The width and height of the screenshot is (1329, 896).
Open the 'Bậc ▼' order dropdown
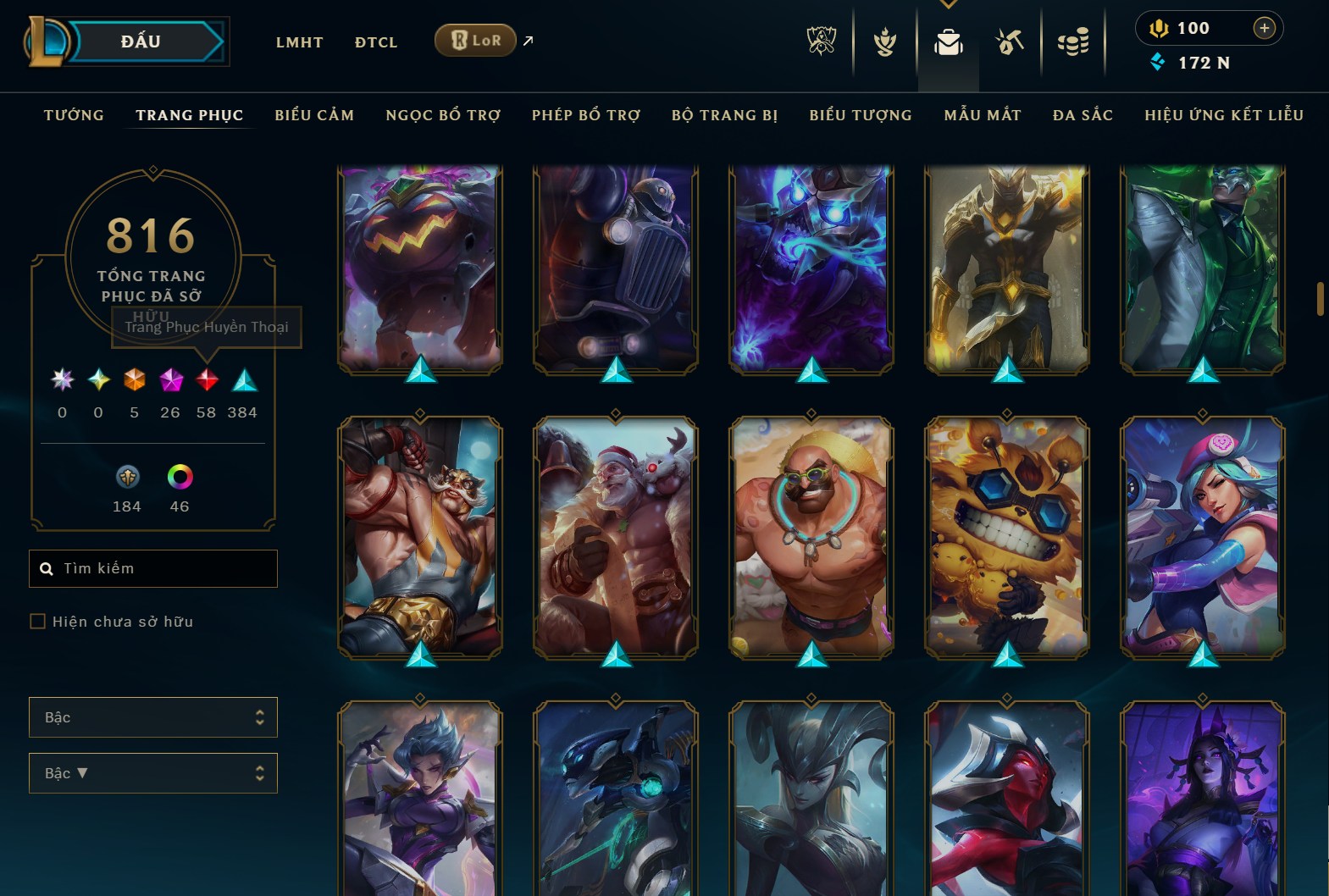[152, 772]
